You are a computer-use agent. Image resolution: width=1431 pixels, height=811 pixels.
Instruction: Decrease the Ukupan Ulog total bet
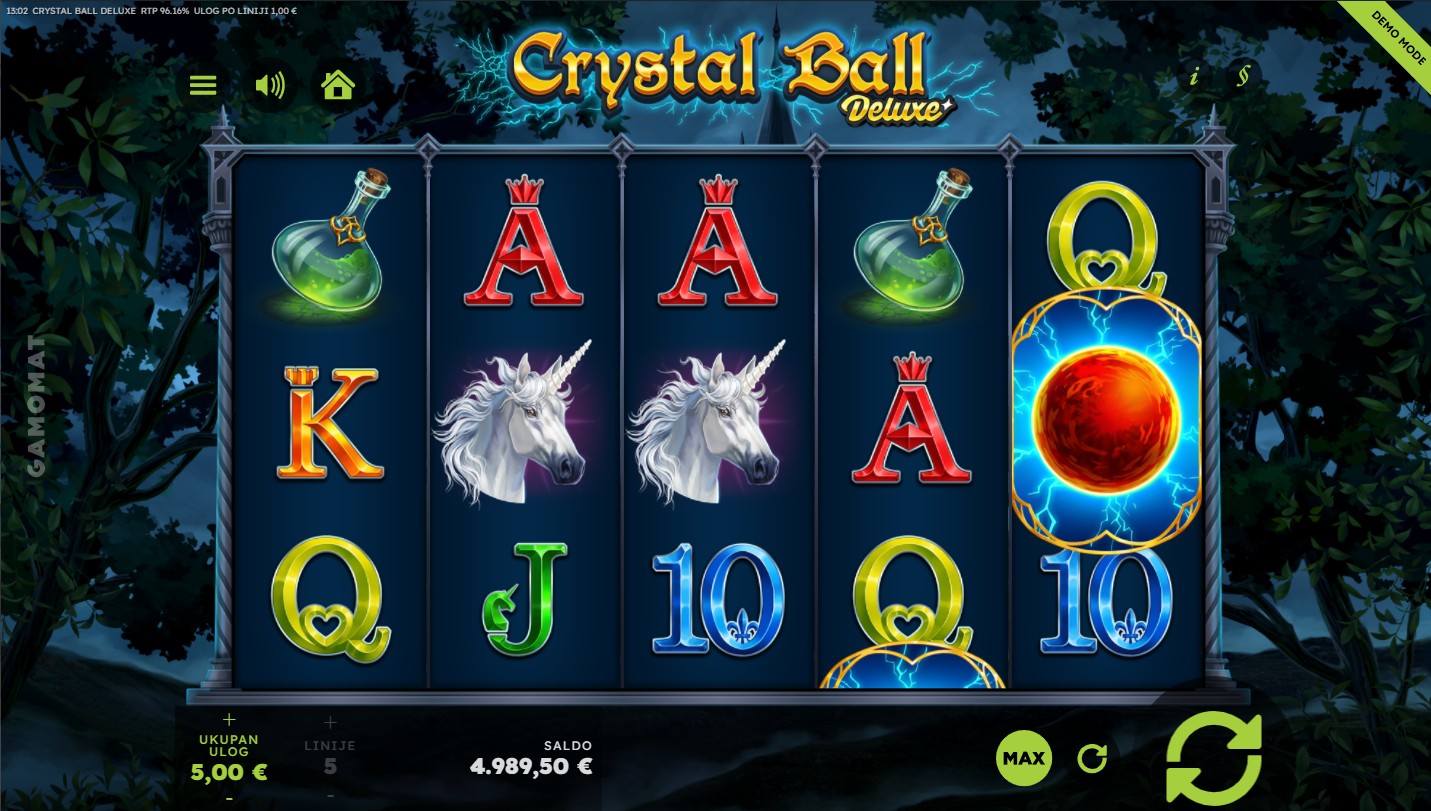(229, 798)
